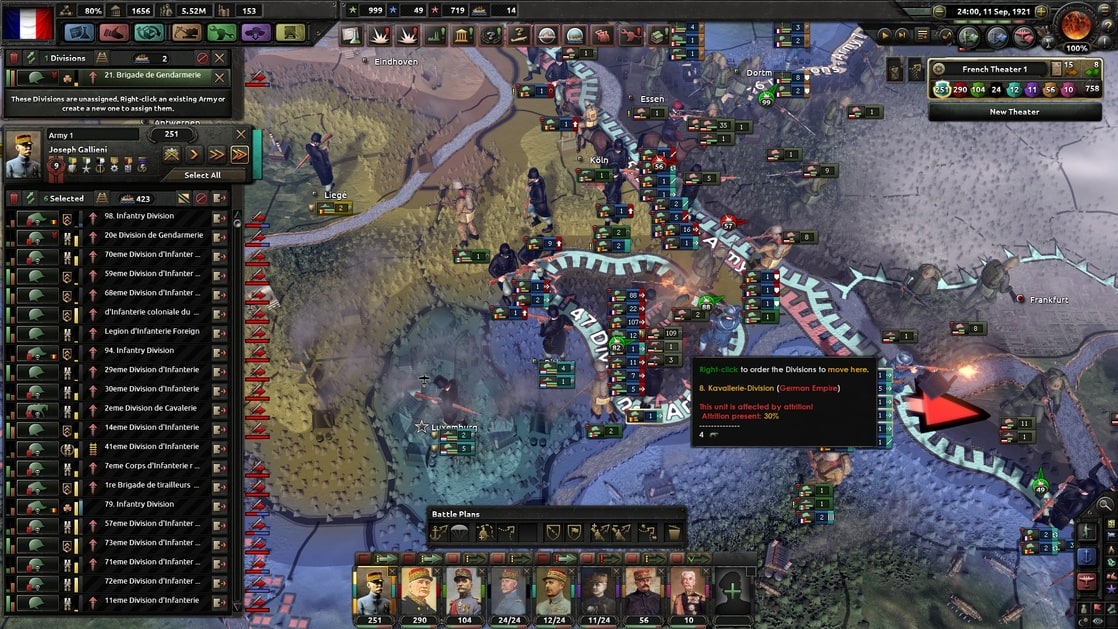Viewport: 1118px width, 629px height.
Task: Select the 2eme Division de Cavalerie row
Action: (138, 408)
